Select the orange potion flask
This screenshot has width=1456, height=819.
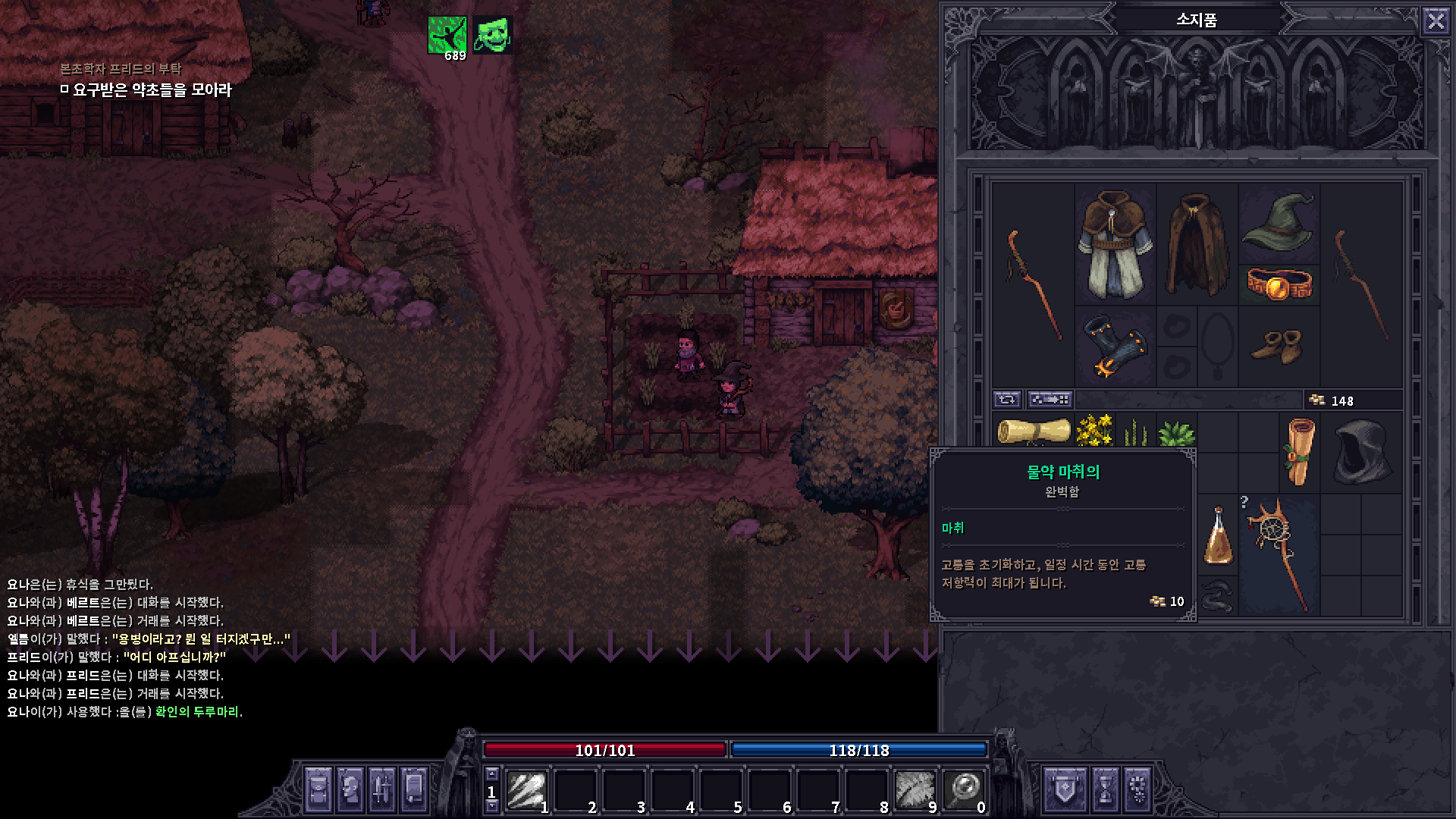coord(1218,536)
